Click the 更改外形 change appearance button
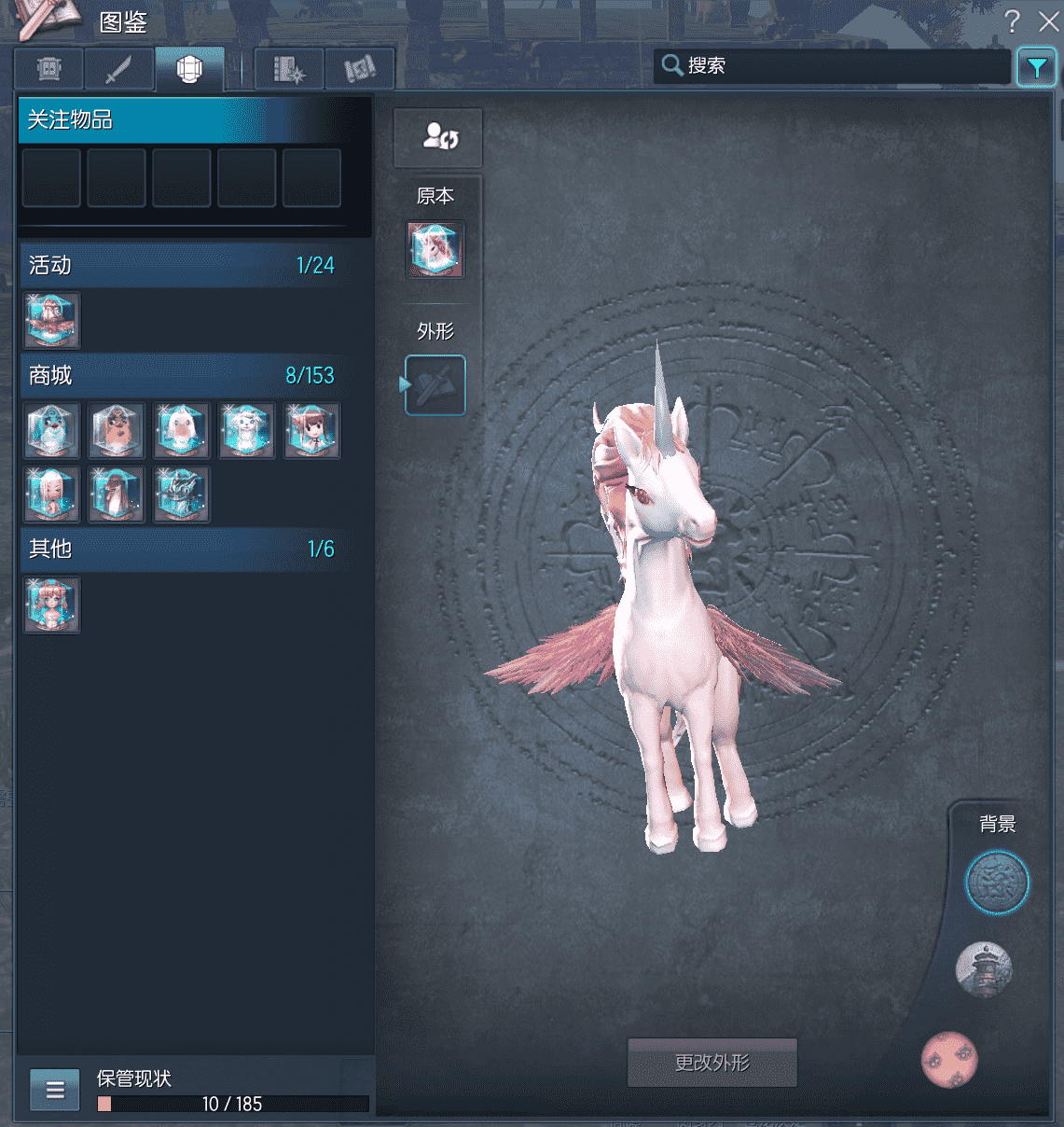The image size is (1064, 1127). [712, 1063]
